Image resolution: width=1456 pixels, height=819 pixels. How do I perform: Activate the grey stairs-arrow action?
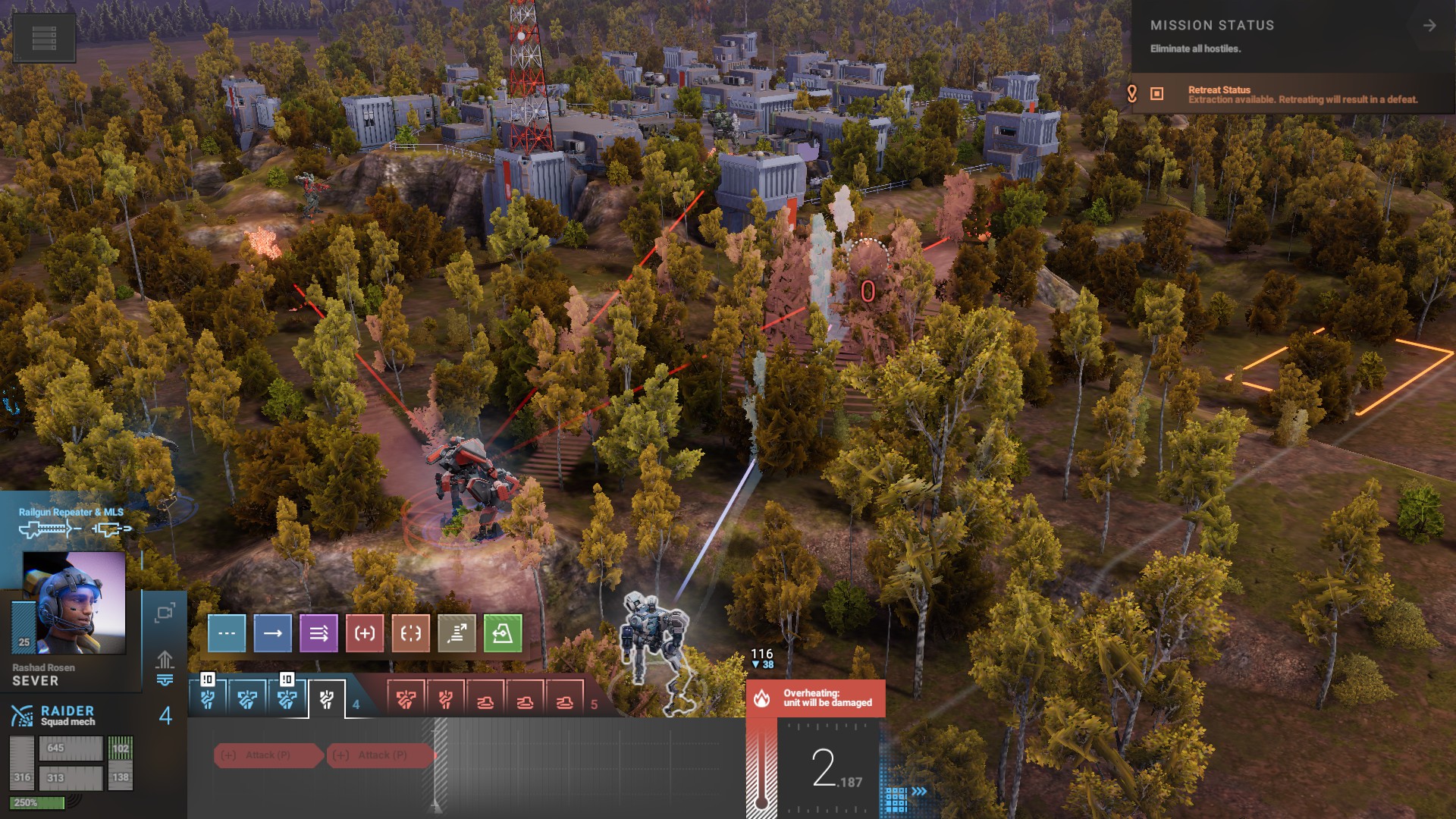point(457,633)
